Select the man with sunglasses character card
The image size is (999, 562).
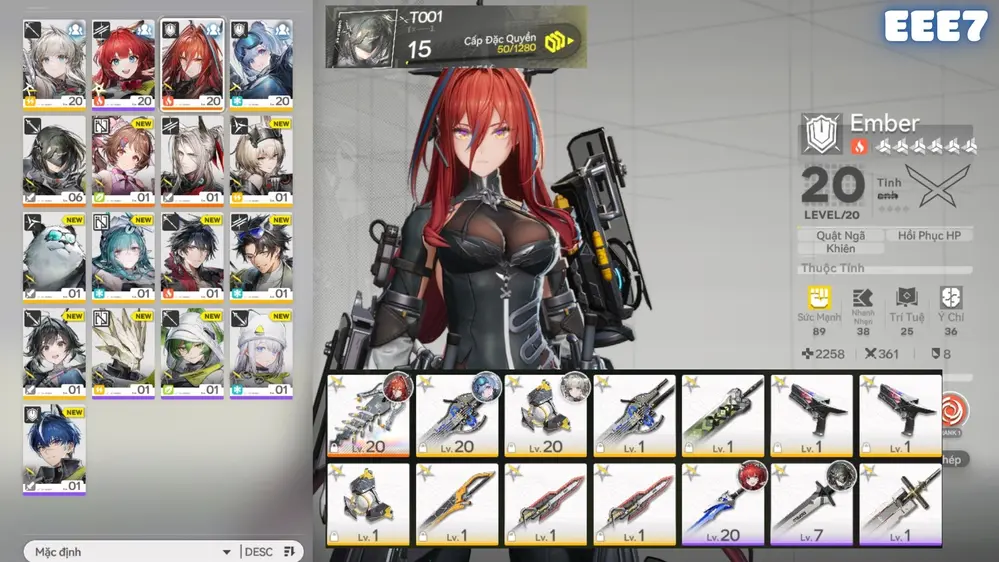(x=261, y=257)
